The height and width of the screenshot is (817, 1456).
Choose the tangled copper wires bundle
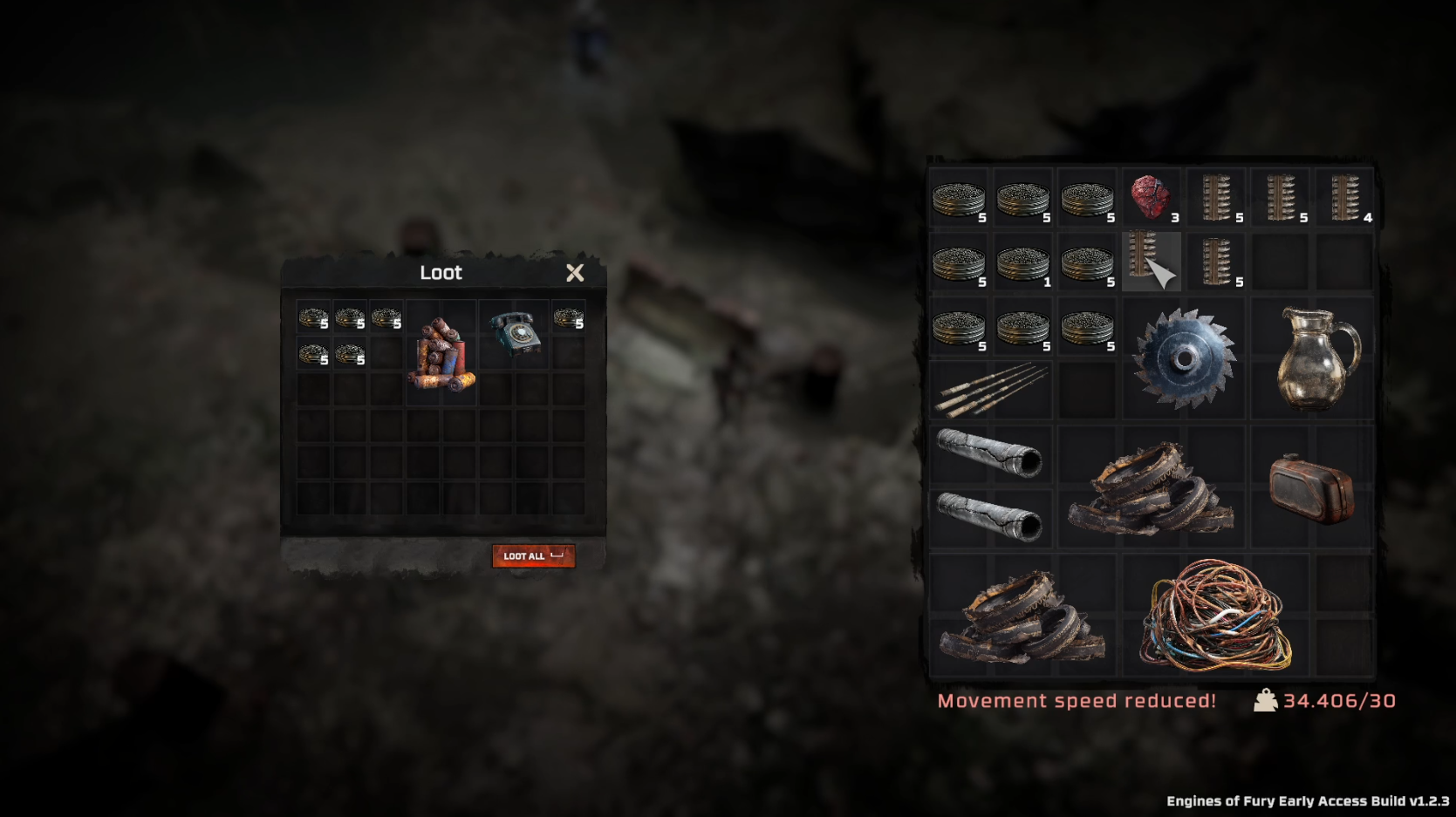(1215, 616)
